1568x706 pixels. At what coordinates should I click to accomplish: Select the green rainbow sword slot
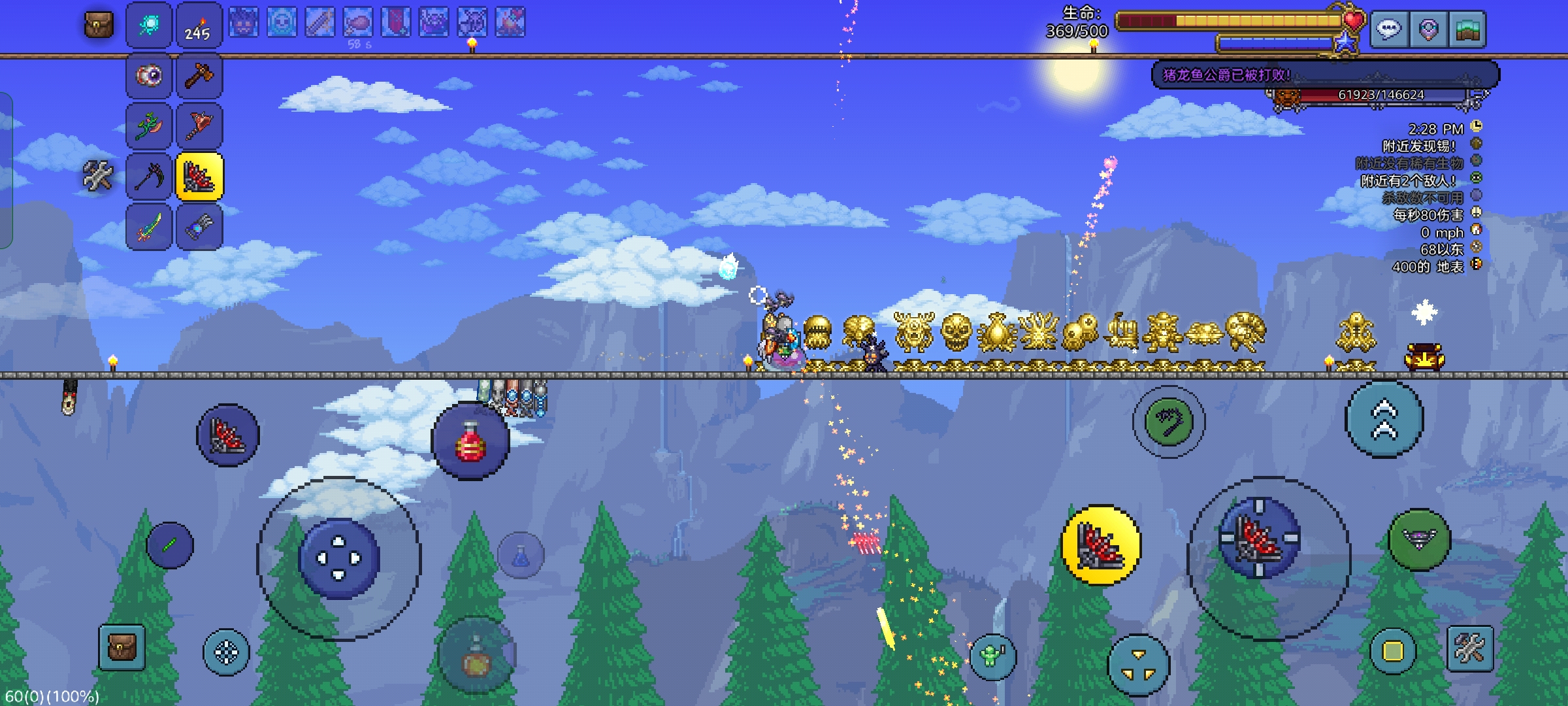point(149,227)
